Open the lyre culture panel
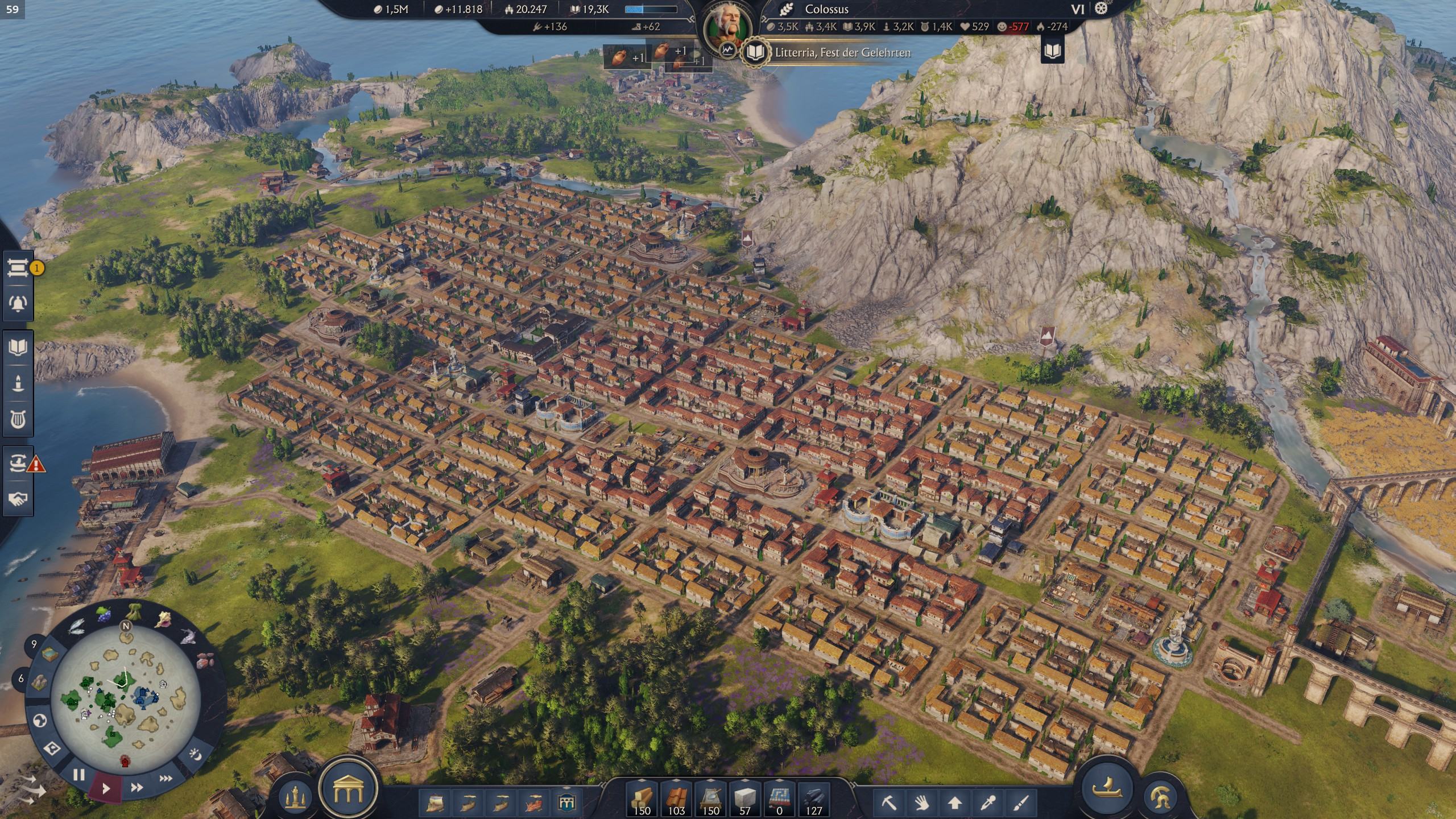 (18, 420)
